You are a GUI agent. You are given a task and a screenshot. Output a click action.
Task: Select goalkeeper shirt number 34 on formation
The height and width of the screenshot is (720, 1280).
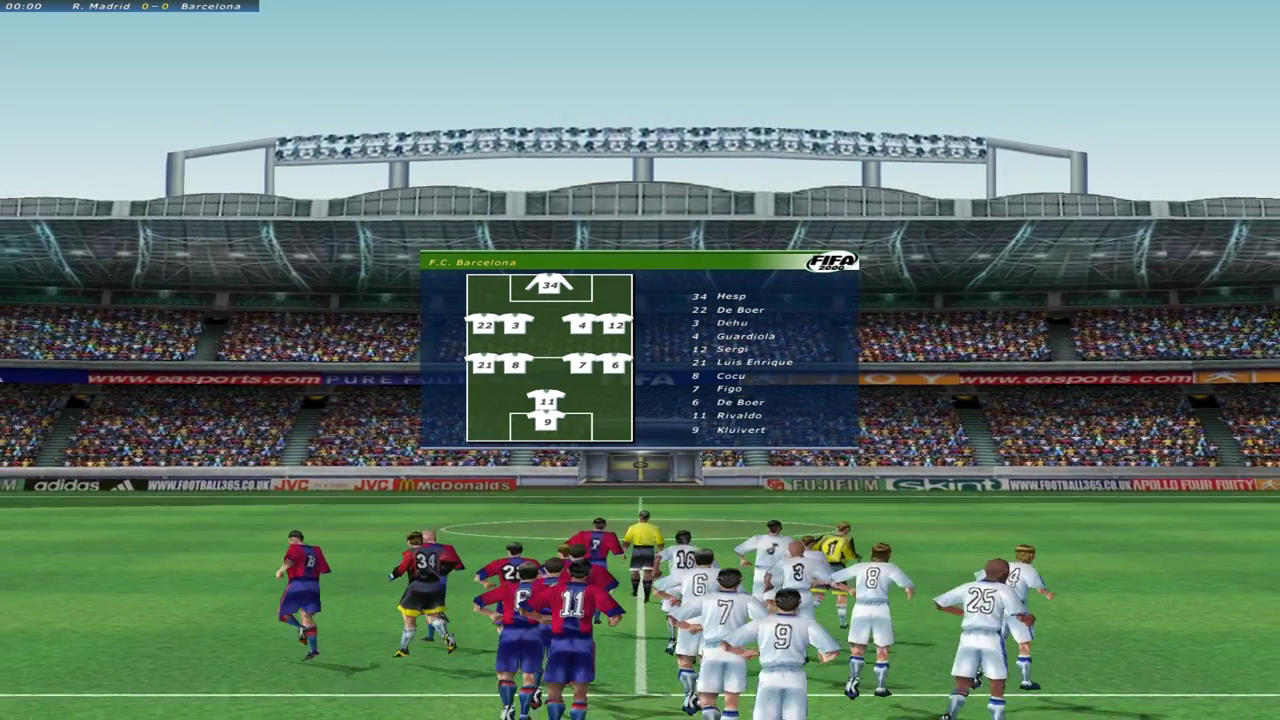point(549,285)
